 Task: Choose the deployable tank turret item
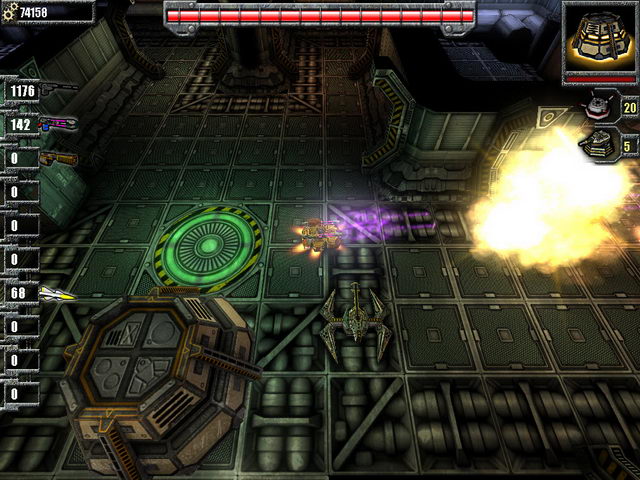coord(602,144)
